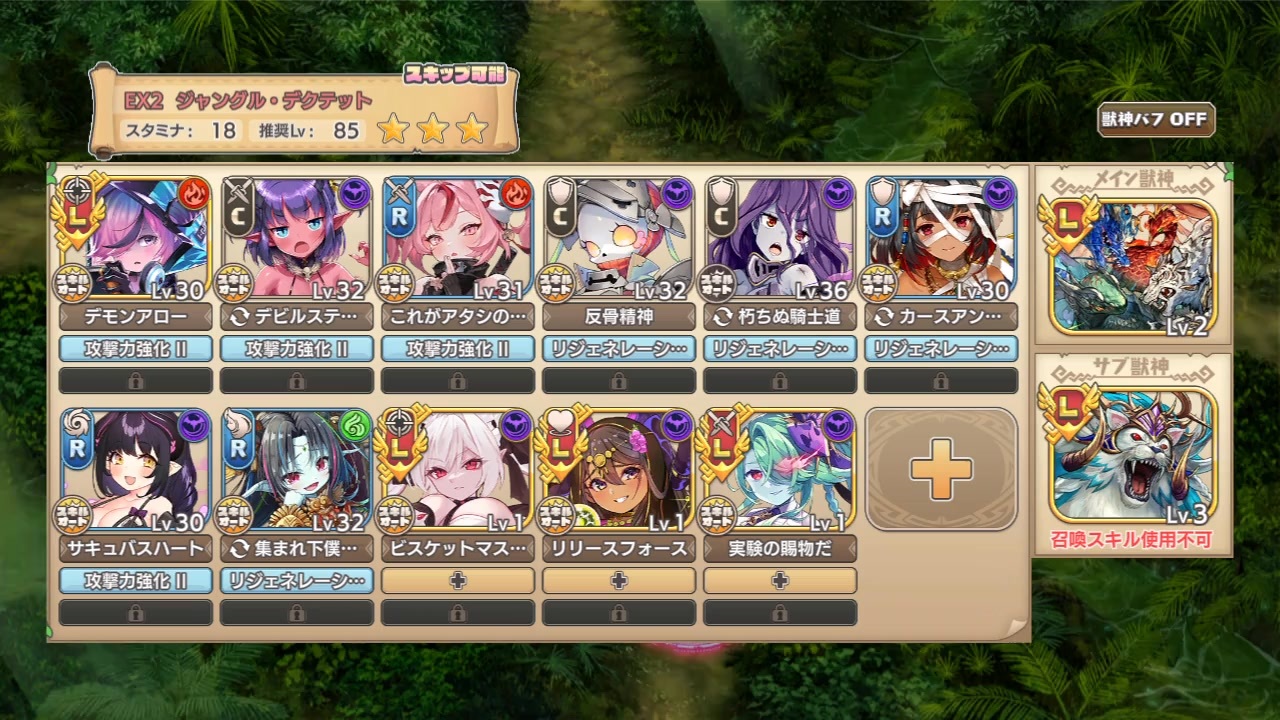Open the locked slot under 攻撃力強化 II
1280x720 pixels.
tap(135, 380)
